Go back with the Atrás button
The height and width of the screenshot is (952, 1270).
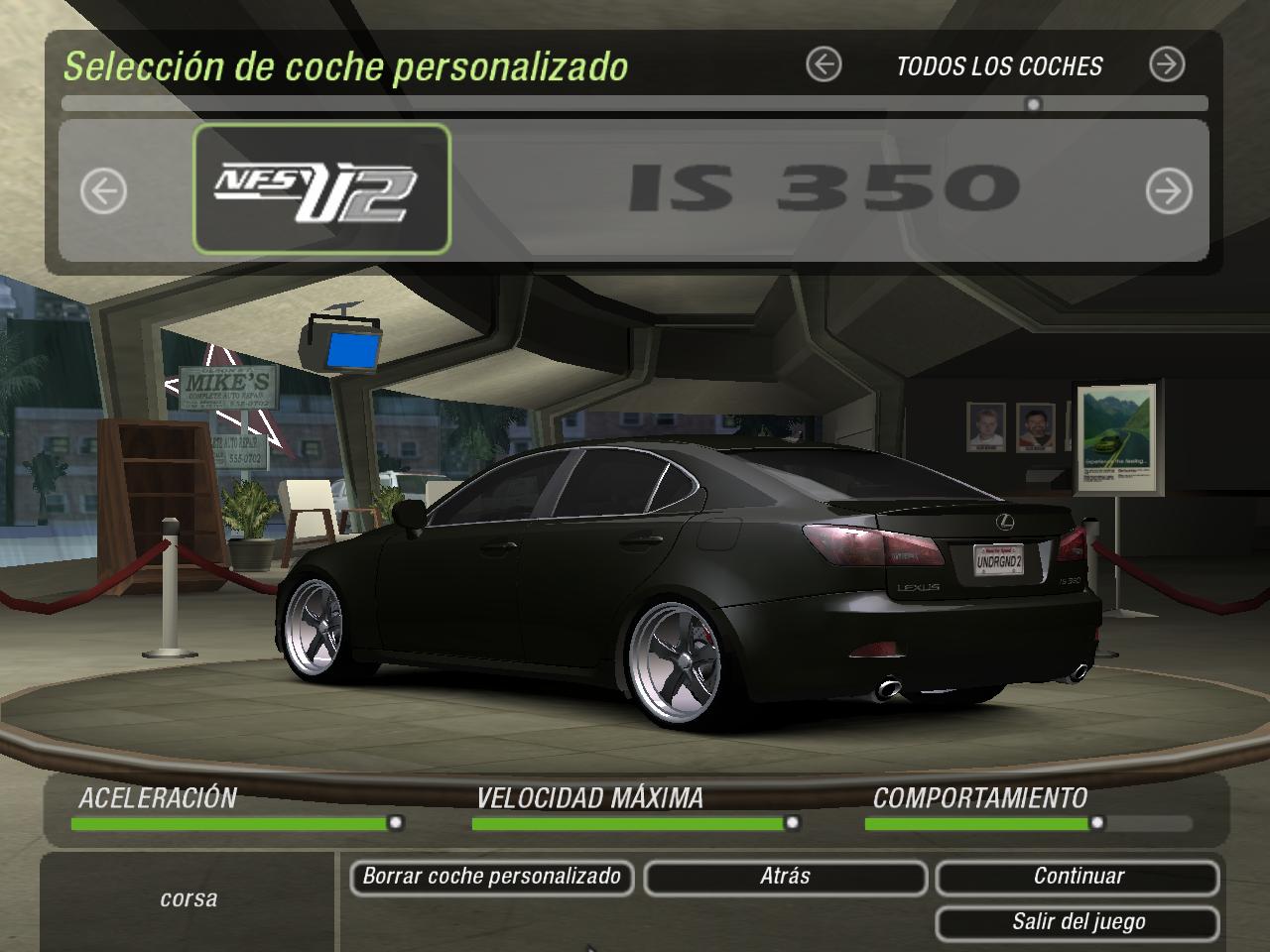pos(785,878)
